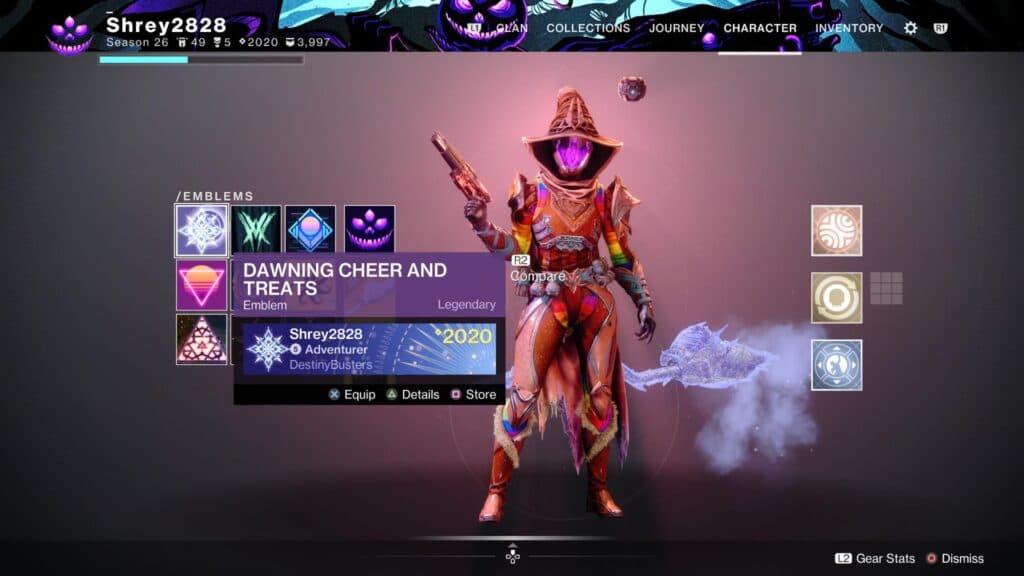Open settings via the gear icon
This screenshot has width=1024, height=576.
pyautogui.click(x=910, y=28)
